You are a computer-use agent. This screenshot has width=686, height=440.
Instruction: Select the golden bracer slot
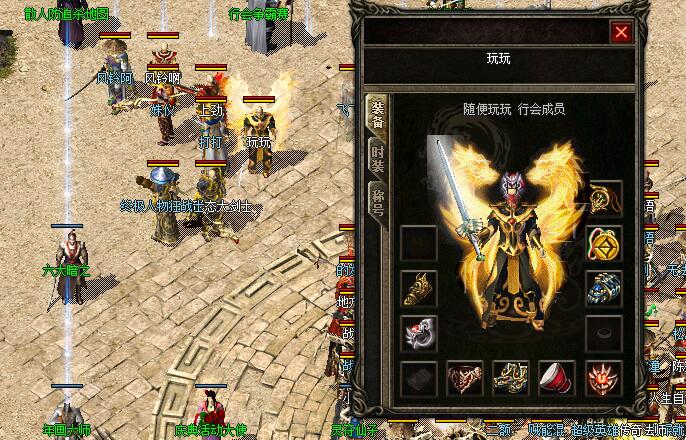pos(419,288)
